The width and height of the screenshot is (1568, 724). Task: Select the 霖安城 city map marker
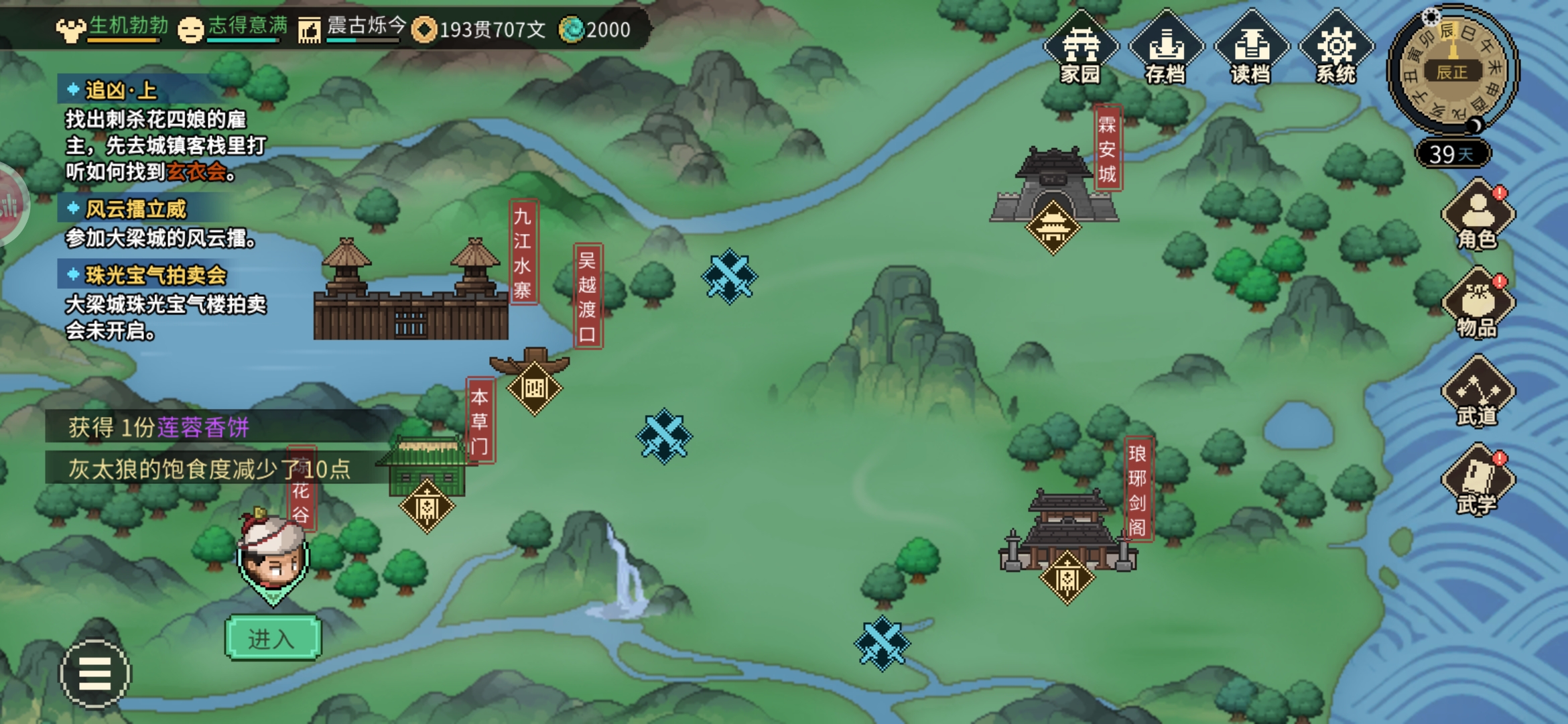click(1053, 228)
